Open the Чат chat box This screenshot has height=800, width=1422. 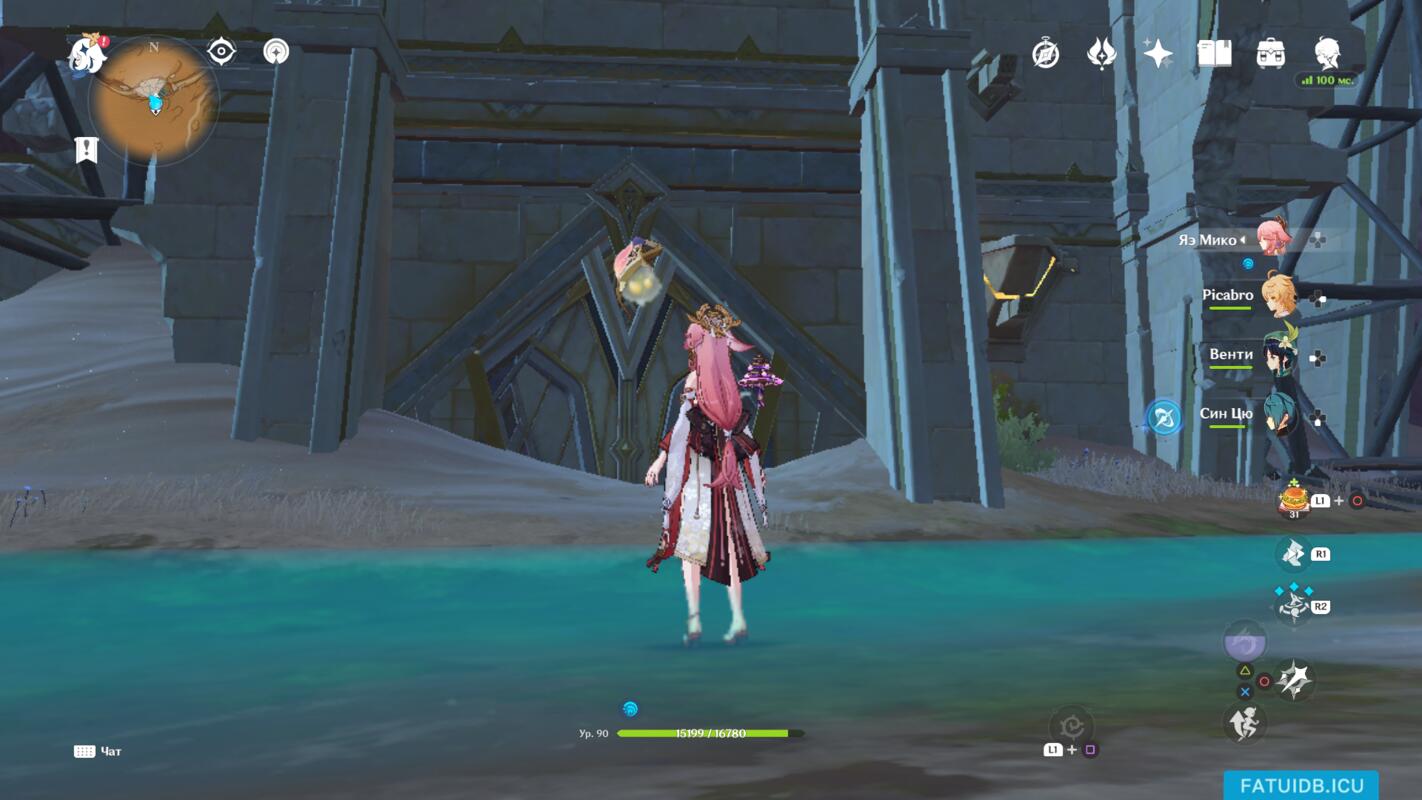98,751
